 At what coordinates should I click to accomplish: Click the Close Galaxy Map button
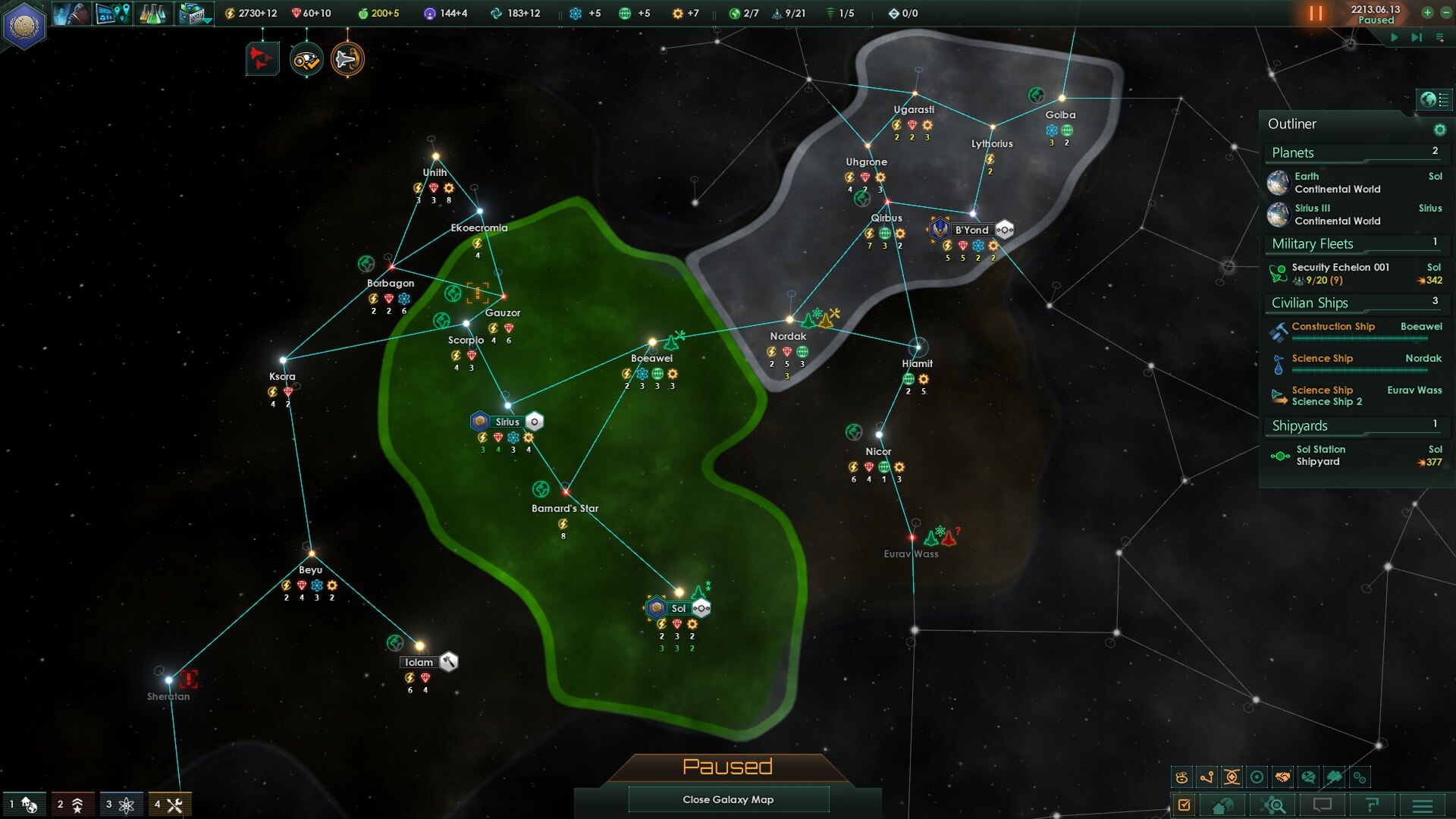[x=728, y=799]
